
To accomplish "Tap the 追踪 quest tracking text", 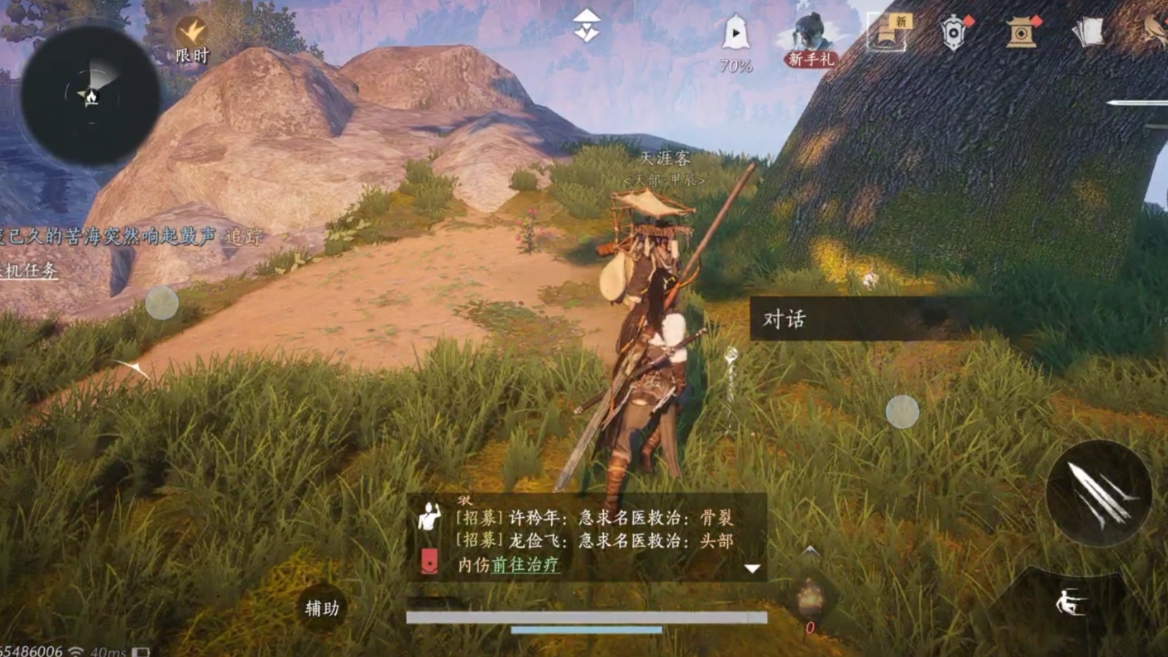I will [245, 237].
